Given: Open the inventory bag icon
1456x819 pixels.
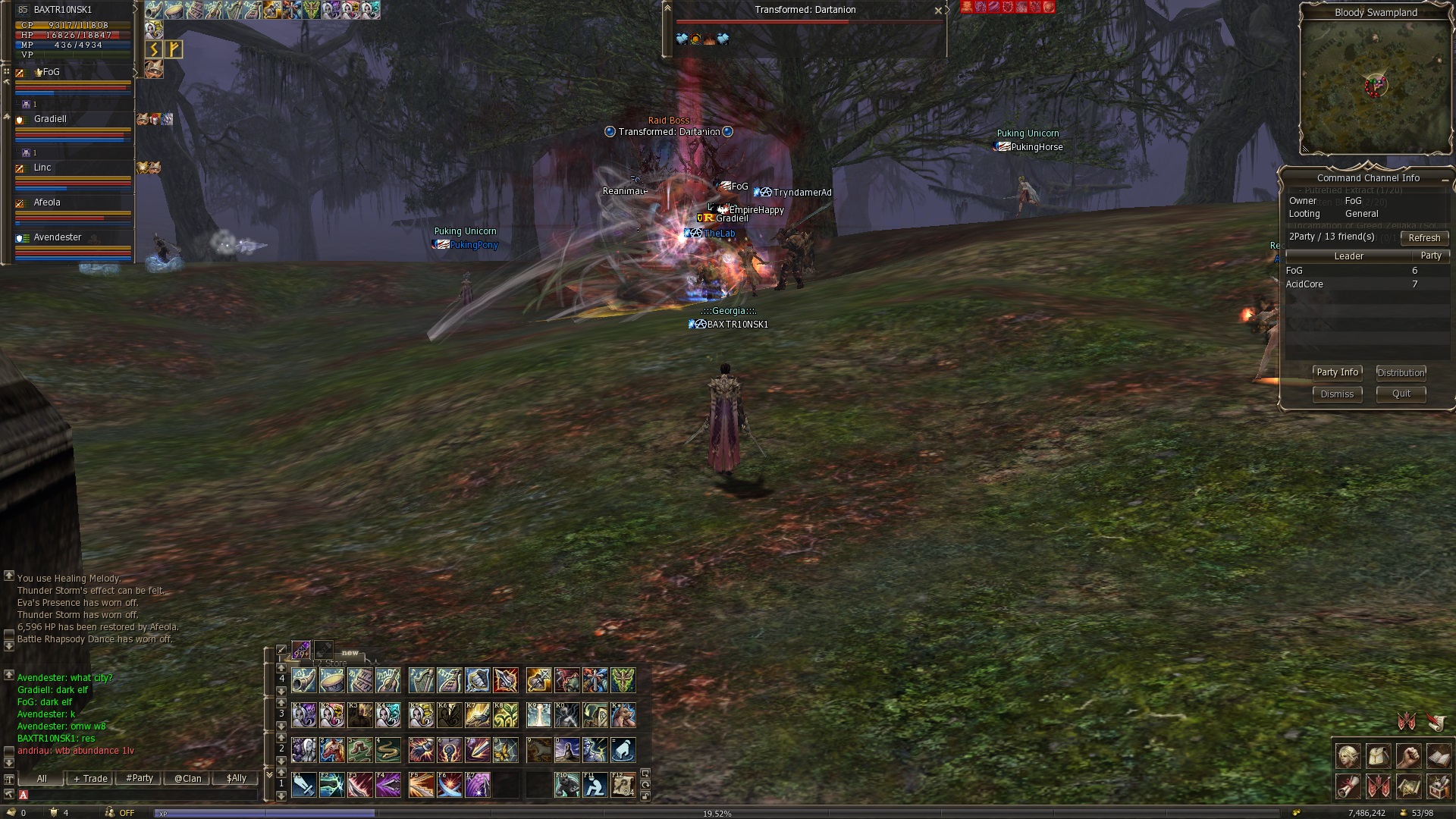Looking at the screenshot, I should [x=1378, y=756].
